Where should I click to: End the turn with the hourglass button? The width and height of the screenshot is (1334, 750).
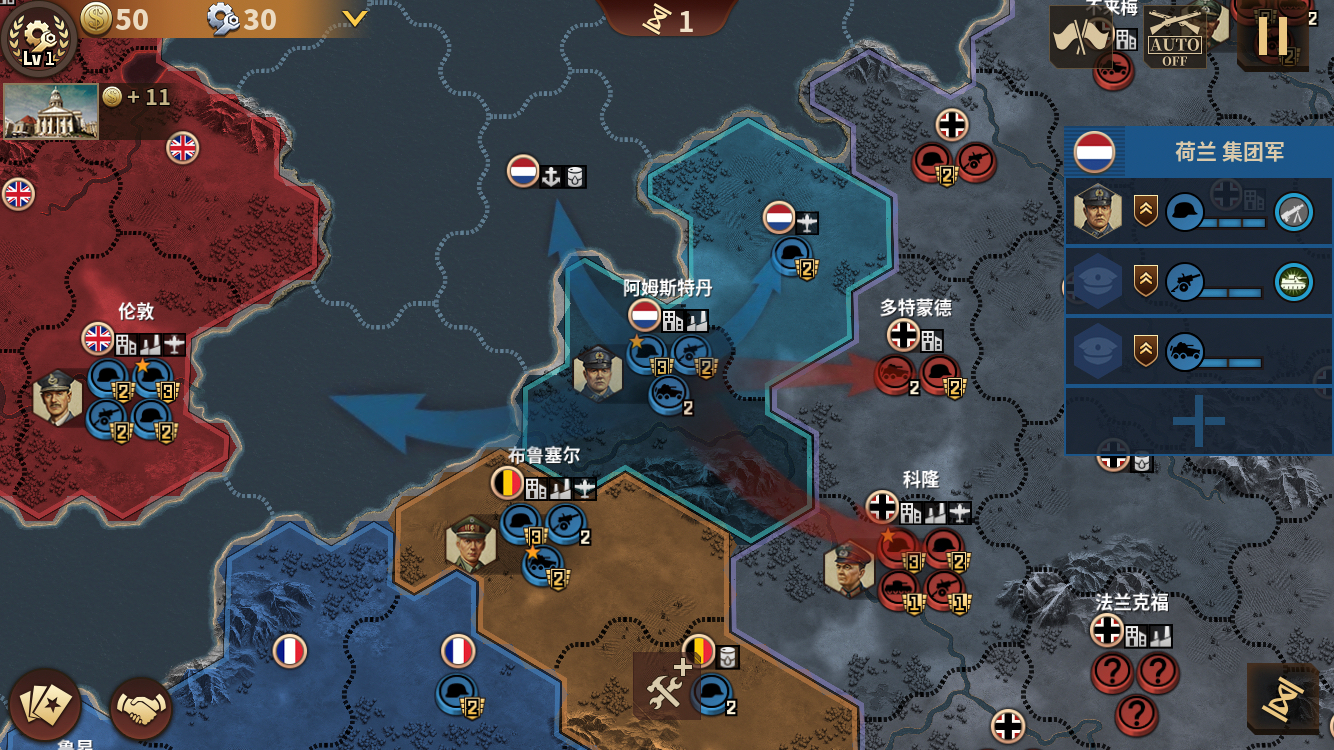1283,699
